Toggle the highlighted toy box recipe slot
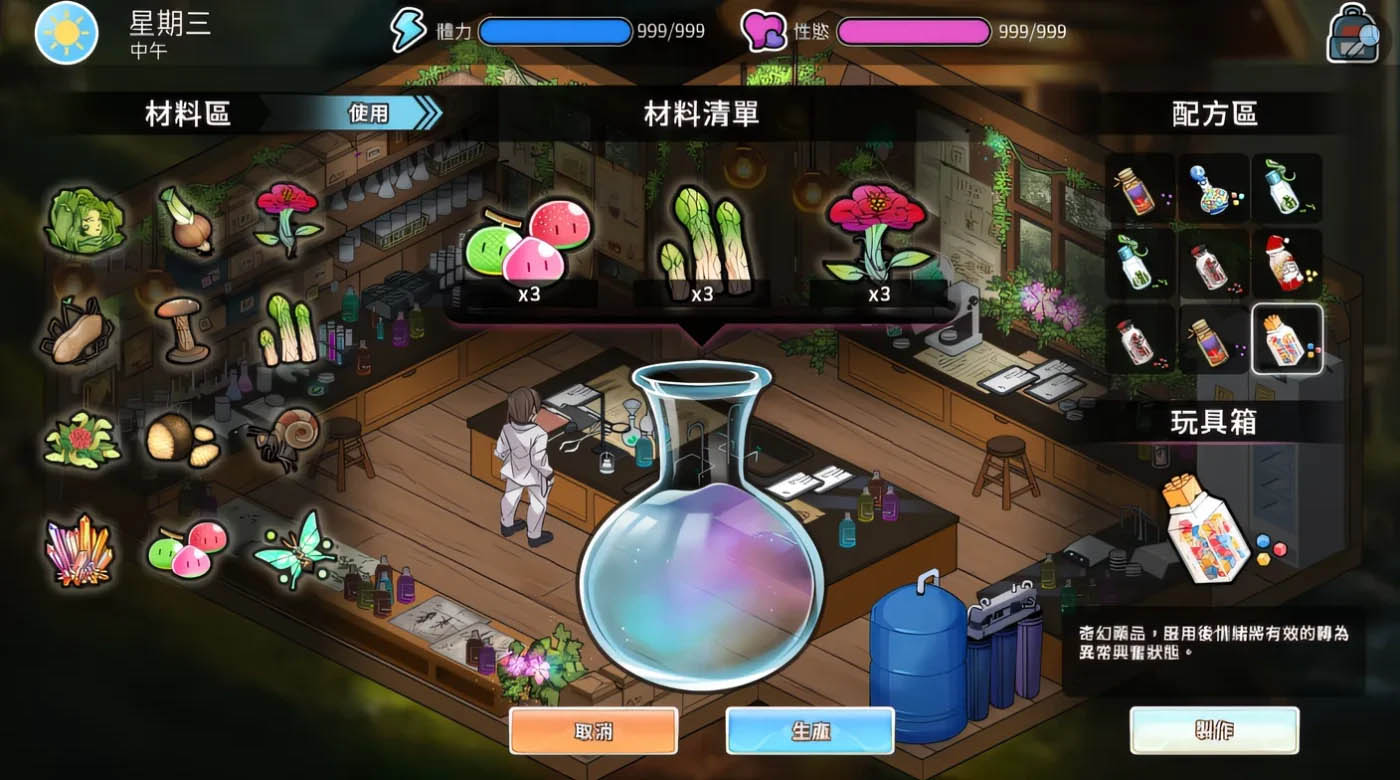The height and width of the screenshot is (780, 1400). (x=1288, y=340)
